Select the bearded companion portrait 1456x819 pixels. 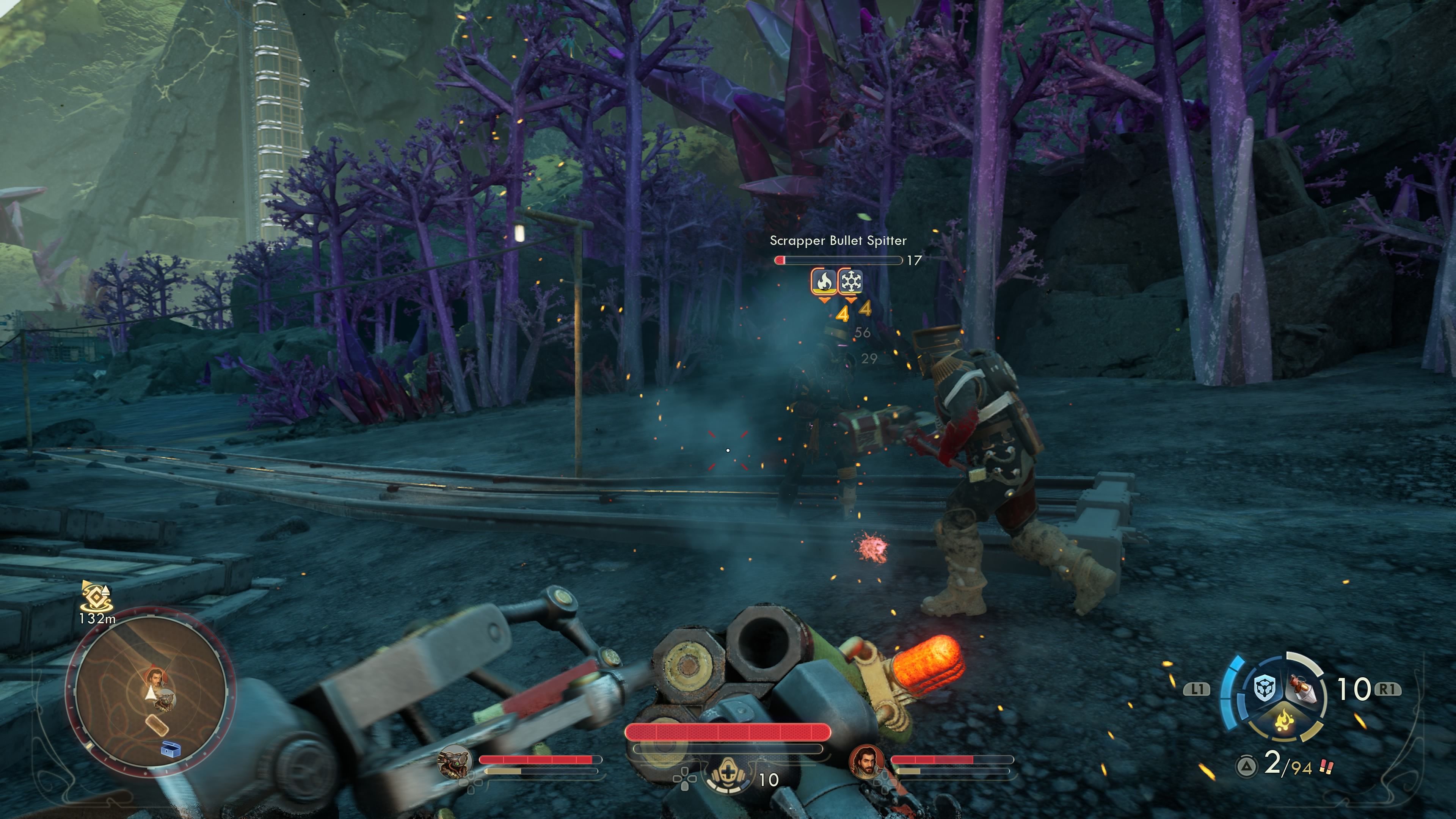click(x=866, y=761)
